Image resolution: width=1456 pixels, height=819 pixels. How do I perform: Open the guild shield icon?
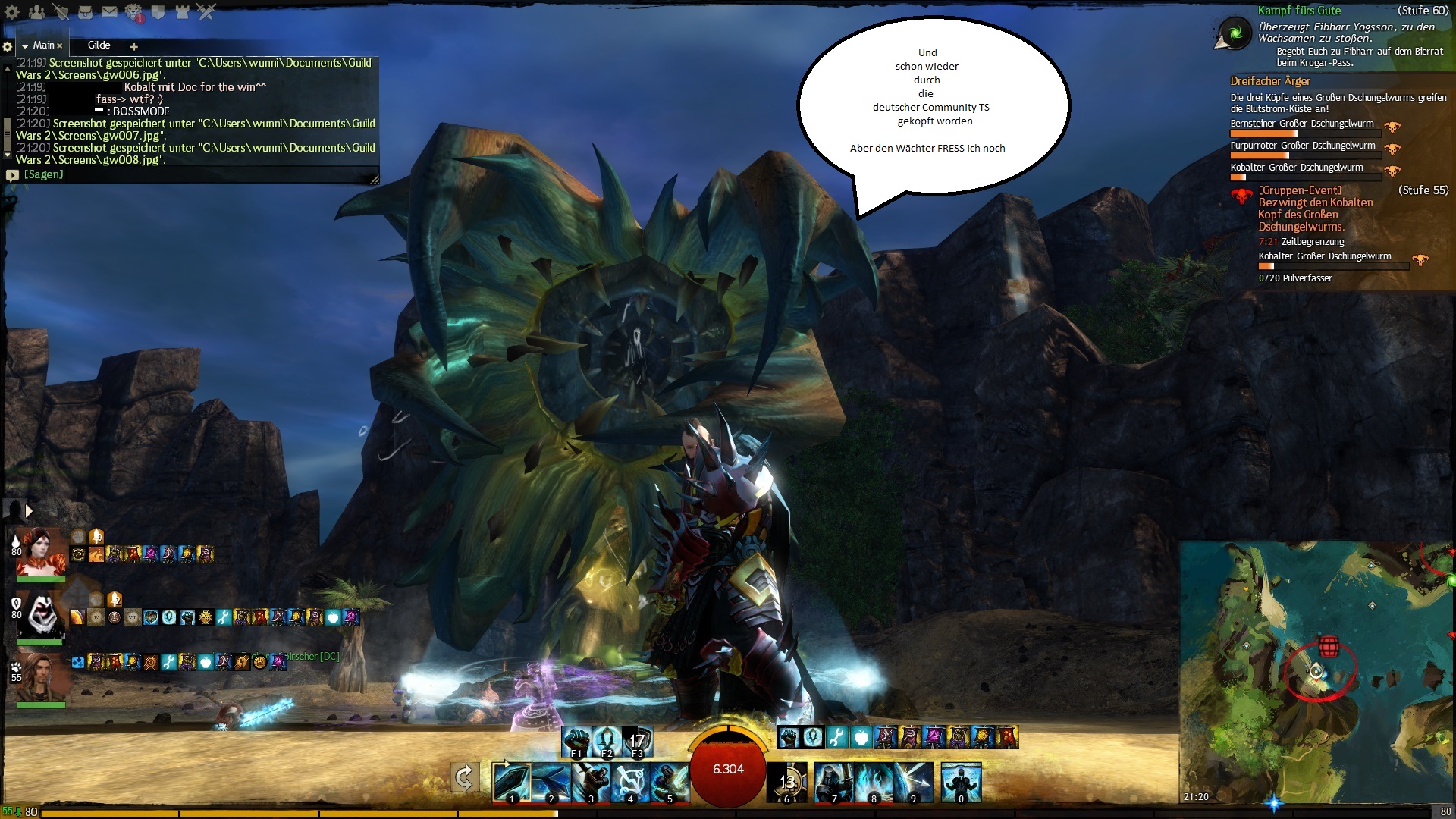coord(158,12)
